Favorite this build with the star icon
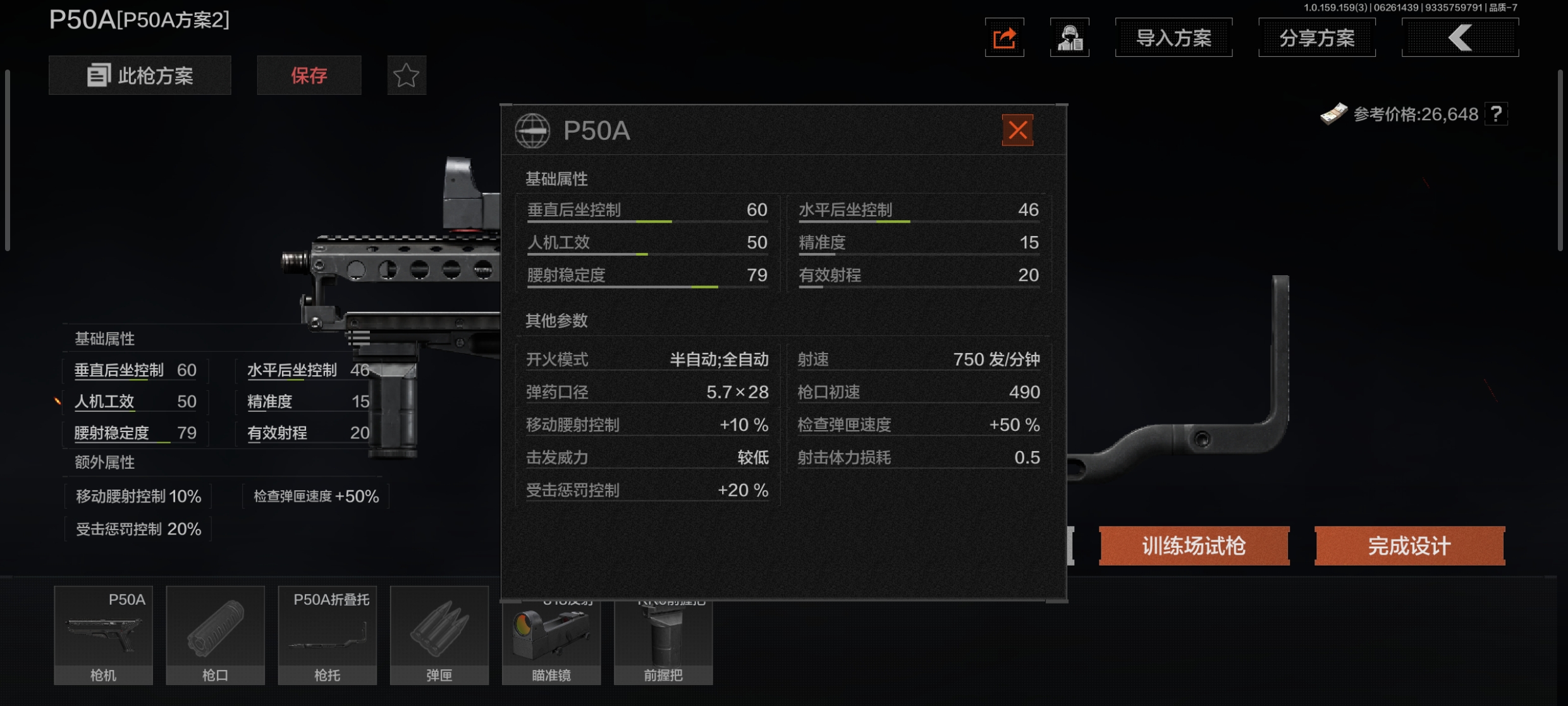 tap(406, 75)
